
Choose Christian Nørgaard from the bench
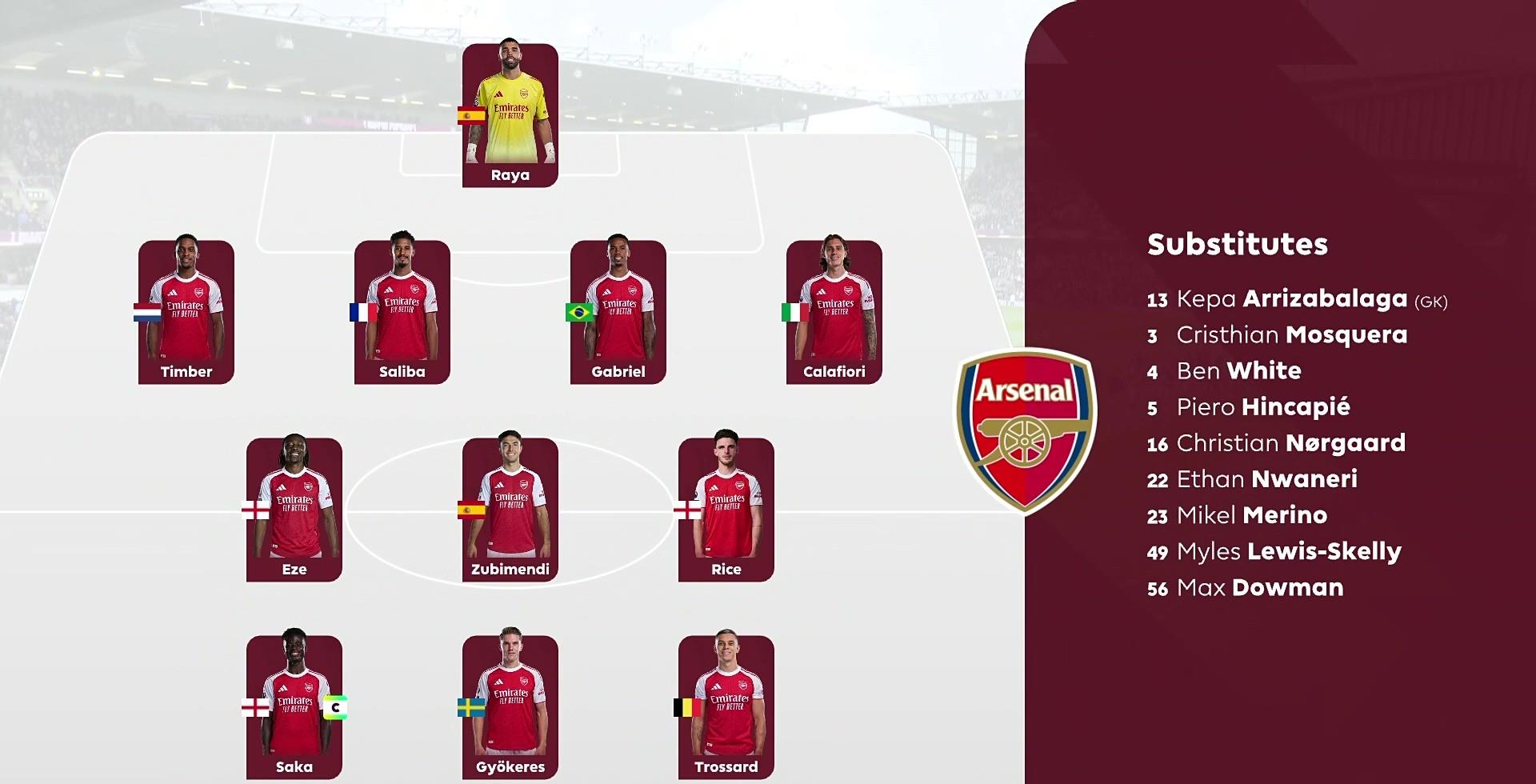pos(1276,443)
